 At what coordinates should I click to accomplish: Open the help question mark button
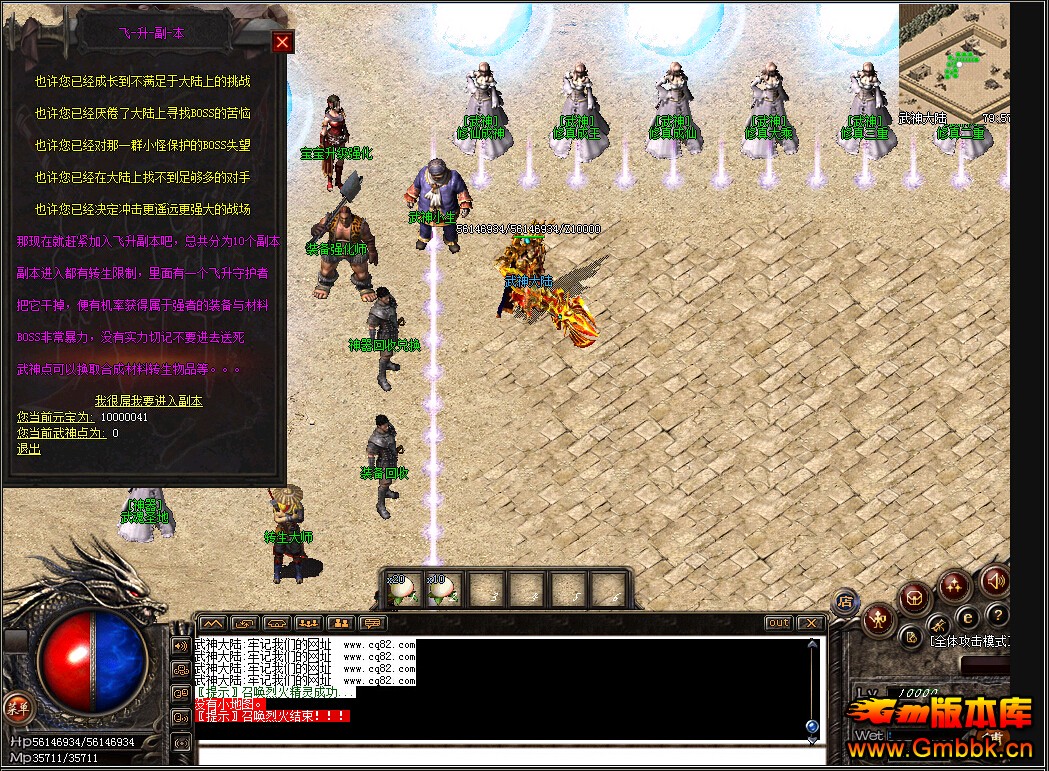coord(997,614)
